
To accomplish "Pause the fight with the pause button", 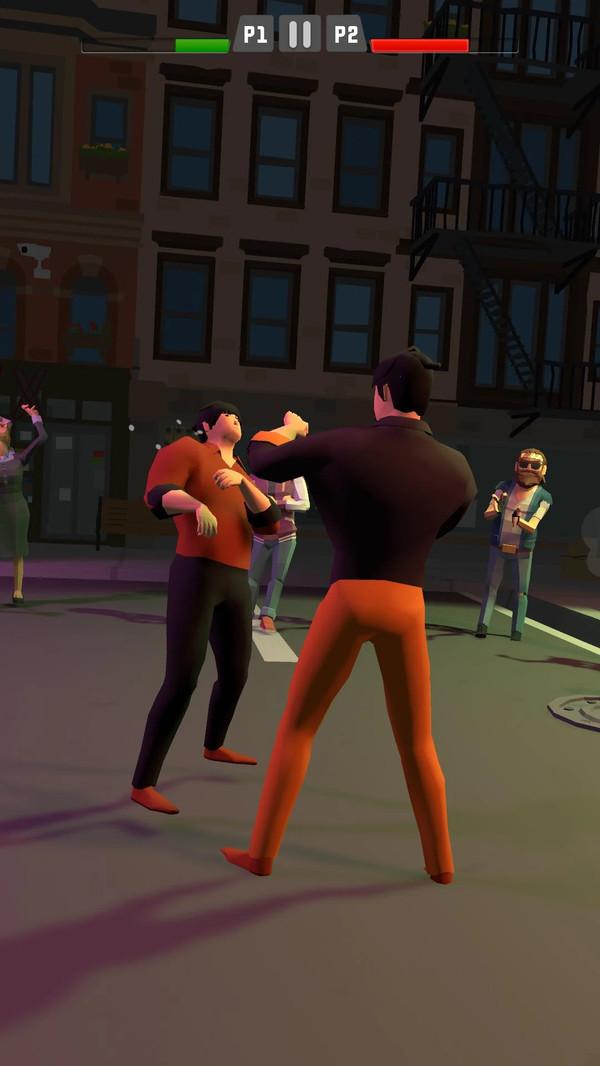I will pyautogui.click(x=300, y=35).
